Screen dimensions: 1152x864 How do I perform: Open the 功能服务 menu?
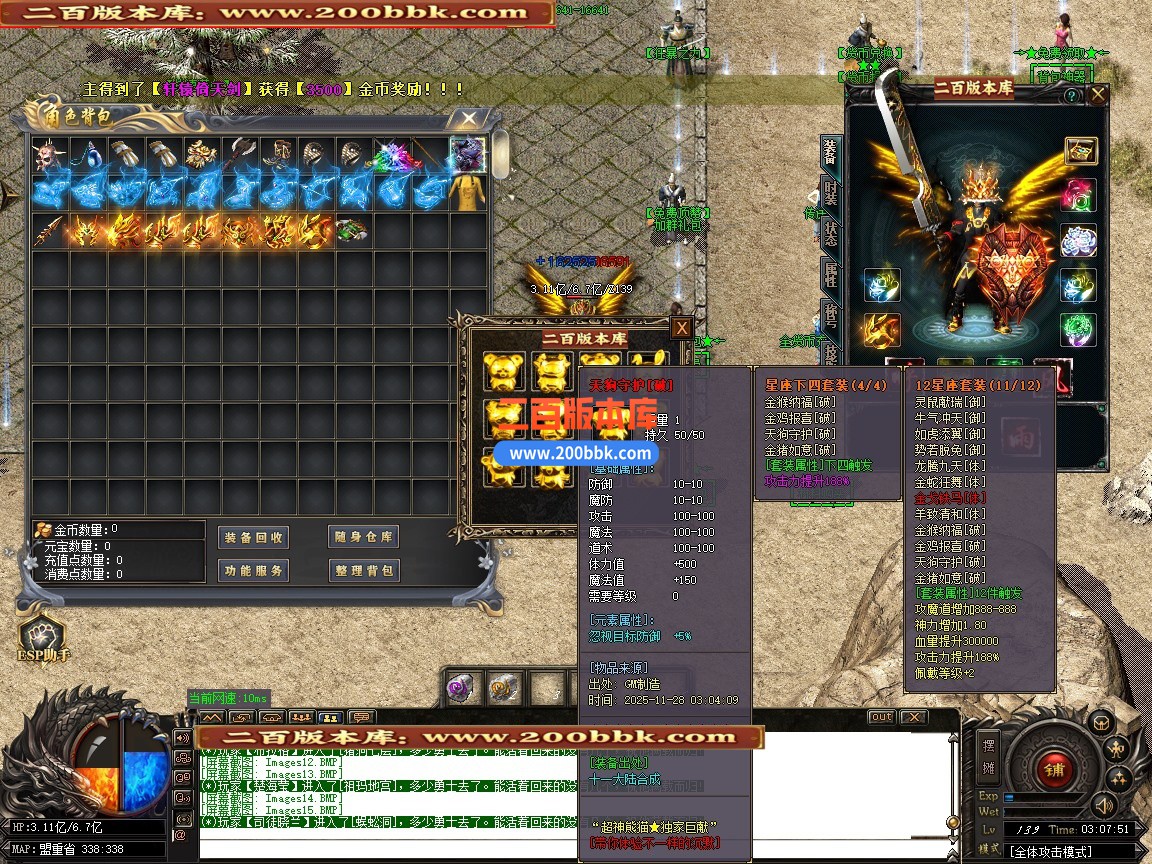point(253,570)
